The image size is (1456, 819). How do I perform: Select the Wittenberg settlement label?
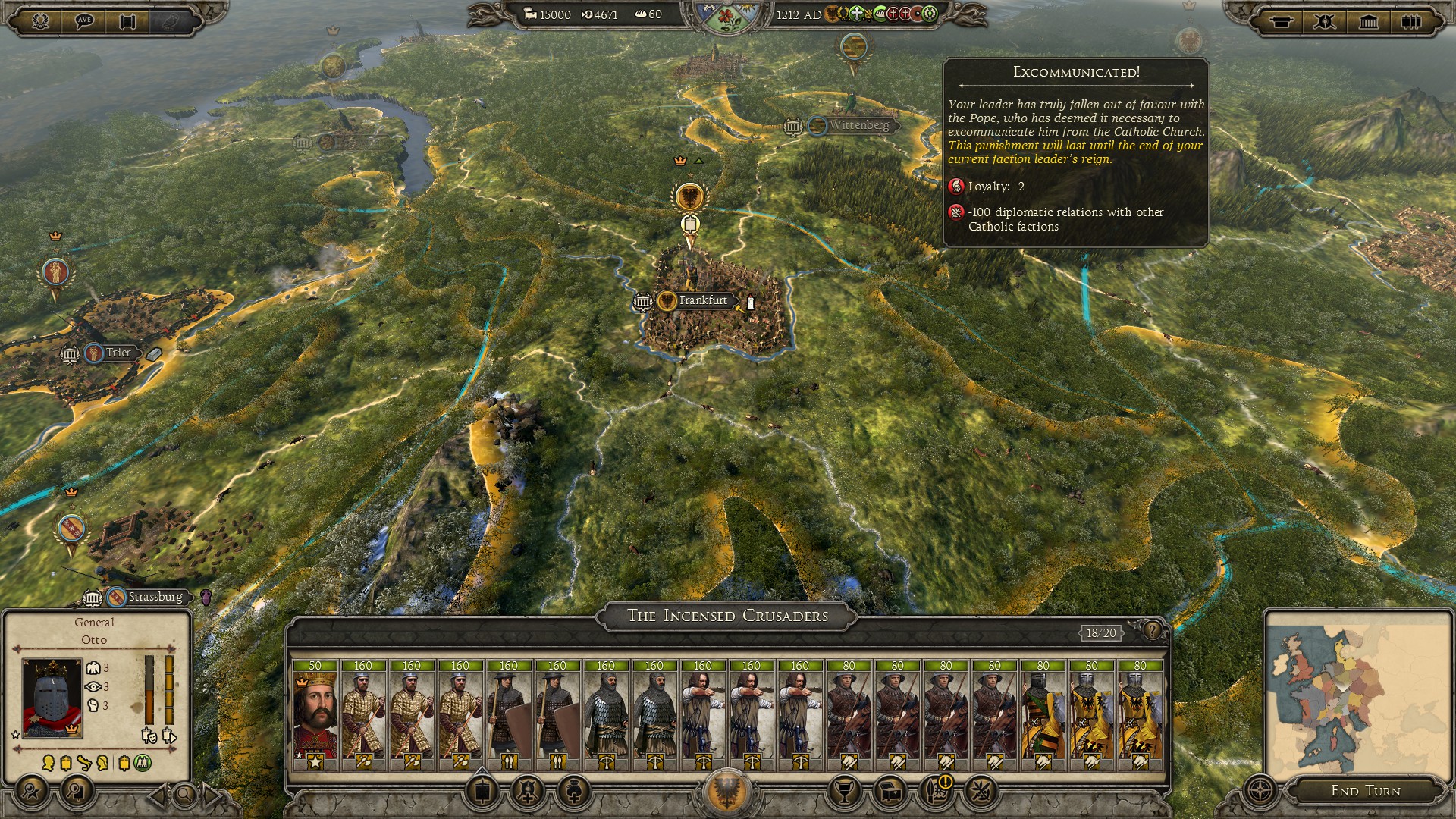(x=858, y=125)
